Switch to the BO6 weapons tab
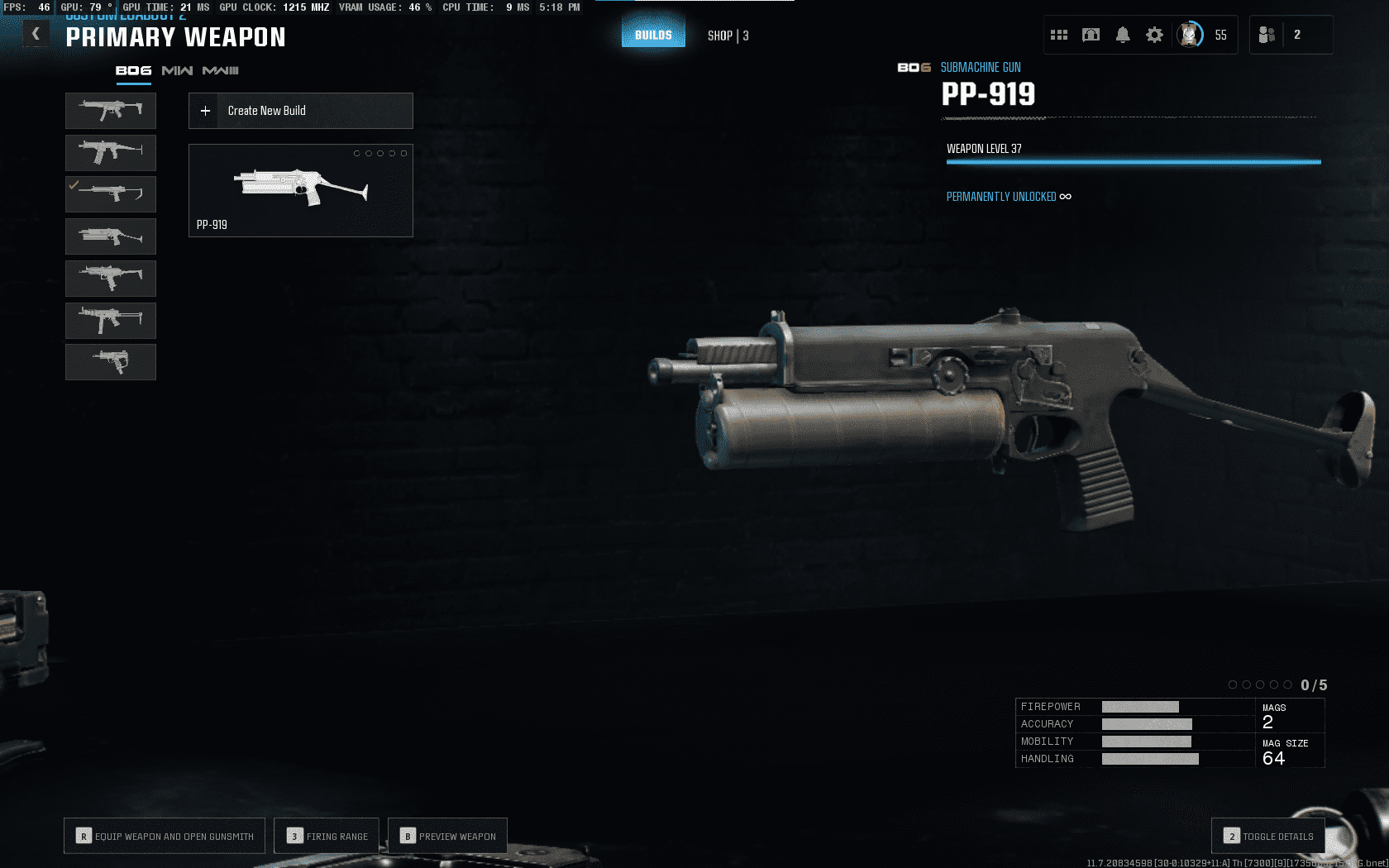Viewport: 1389px width, 868px height. point(133,71)
